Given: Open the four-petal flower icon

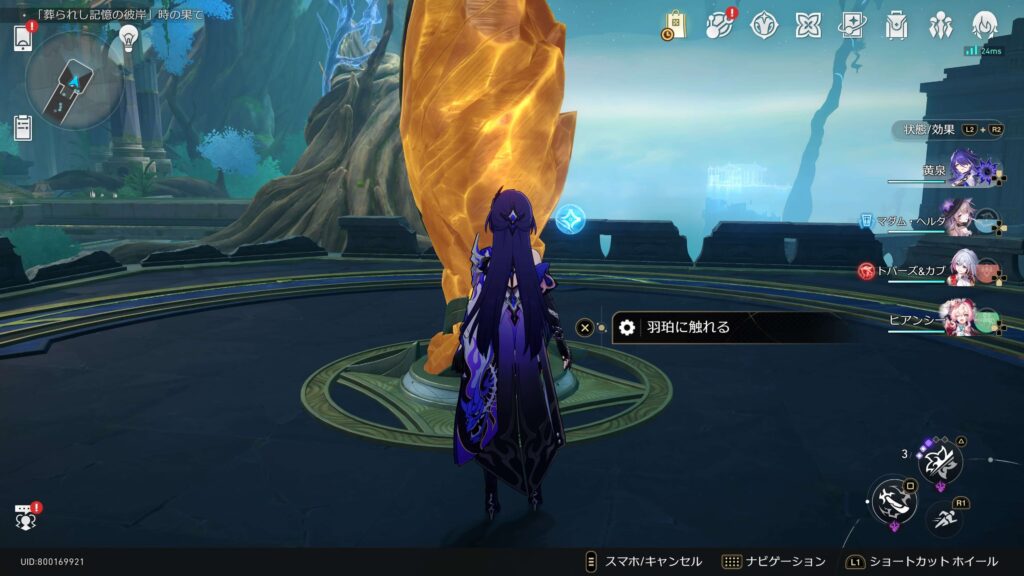Looking at the screenshot, I should tap(808, 25).
